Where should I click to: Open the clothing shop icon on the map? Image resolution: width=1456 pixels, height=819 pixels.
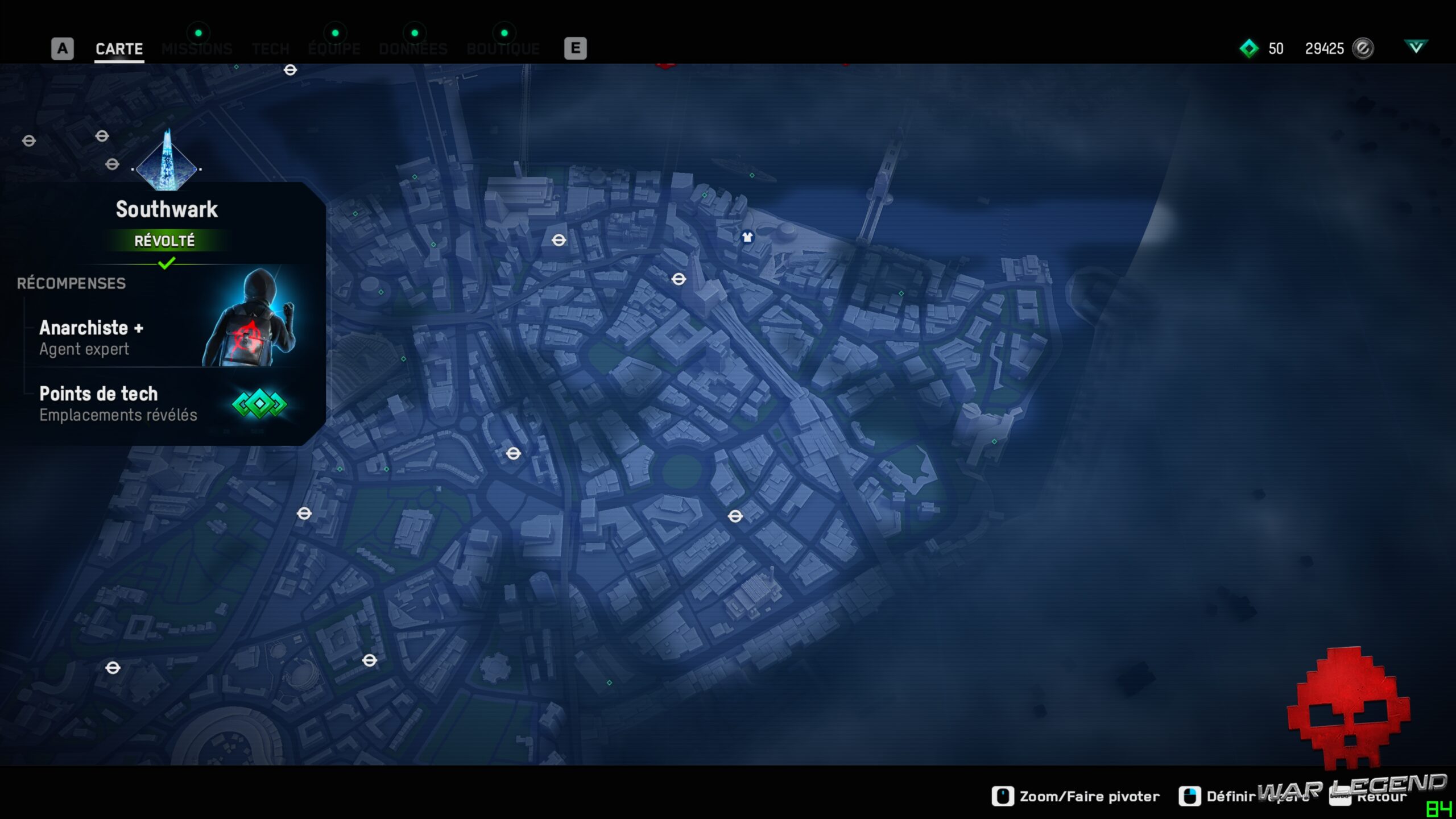click(747, 238)
